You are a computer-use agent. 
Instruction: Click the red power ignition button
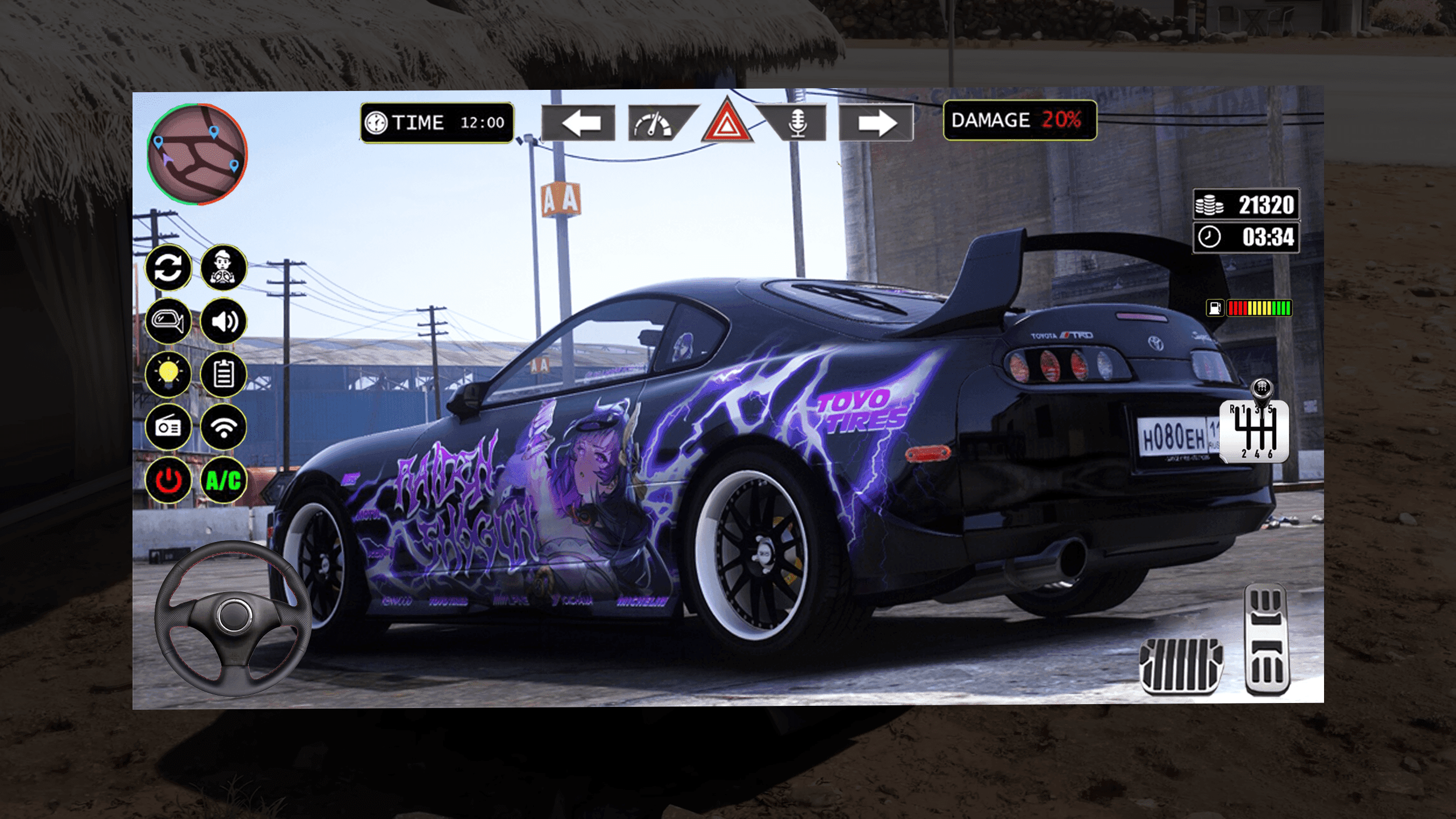coord(168,481)
